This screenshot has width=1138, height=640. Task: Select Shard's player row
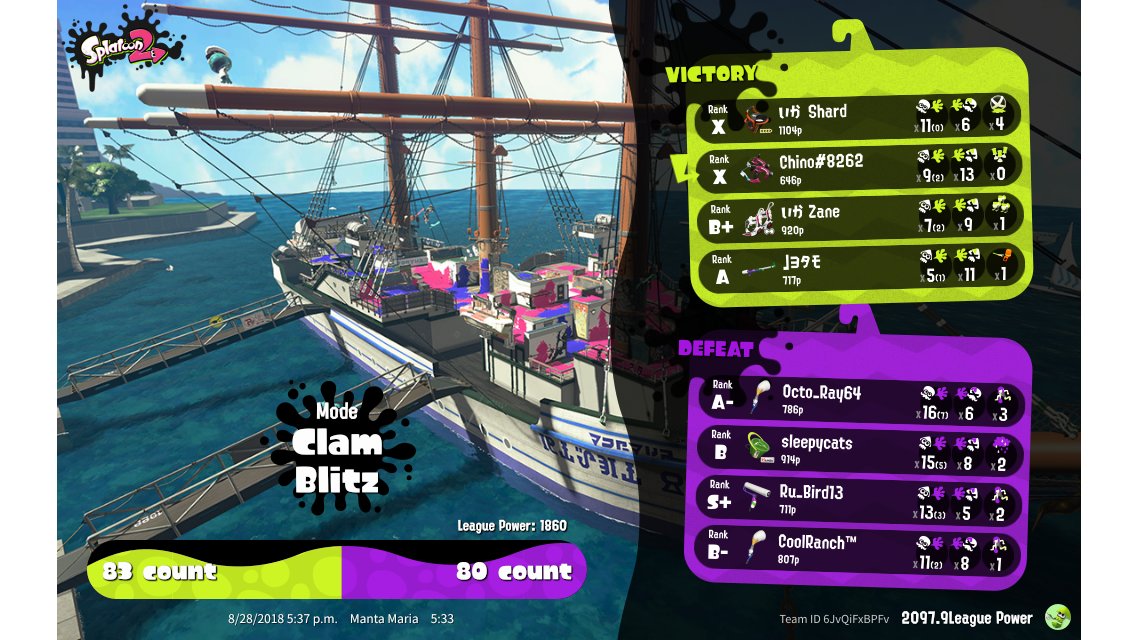point(858,116)
